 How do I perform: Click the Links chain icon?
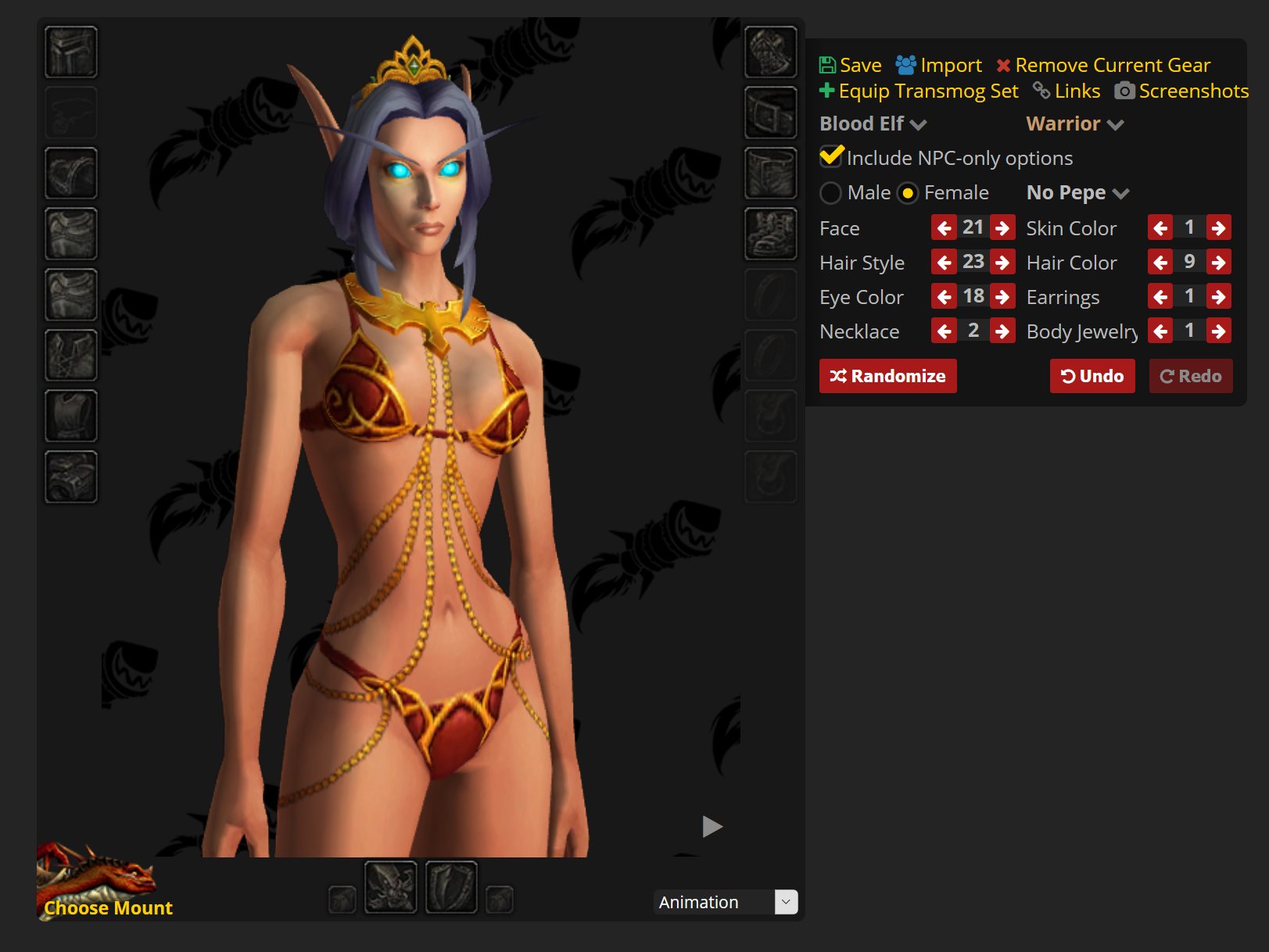(x=1040, y=91)
